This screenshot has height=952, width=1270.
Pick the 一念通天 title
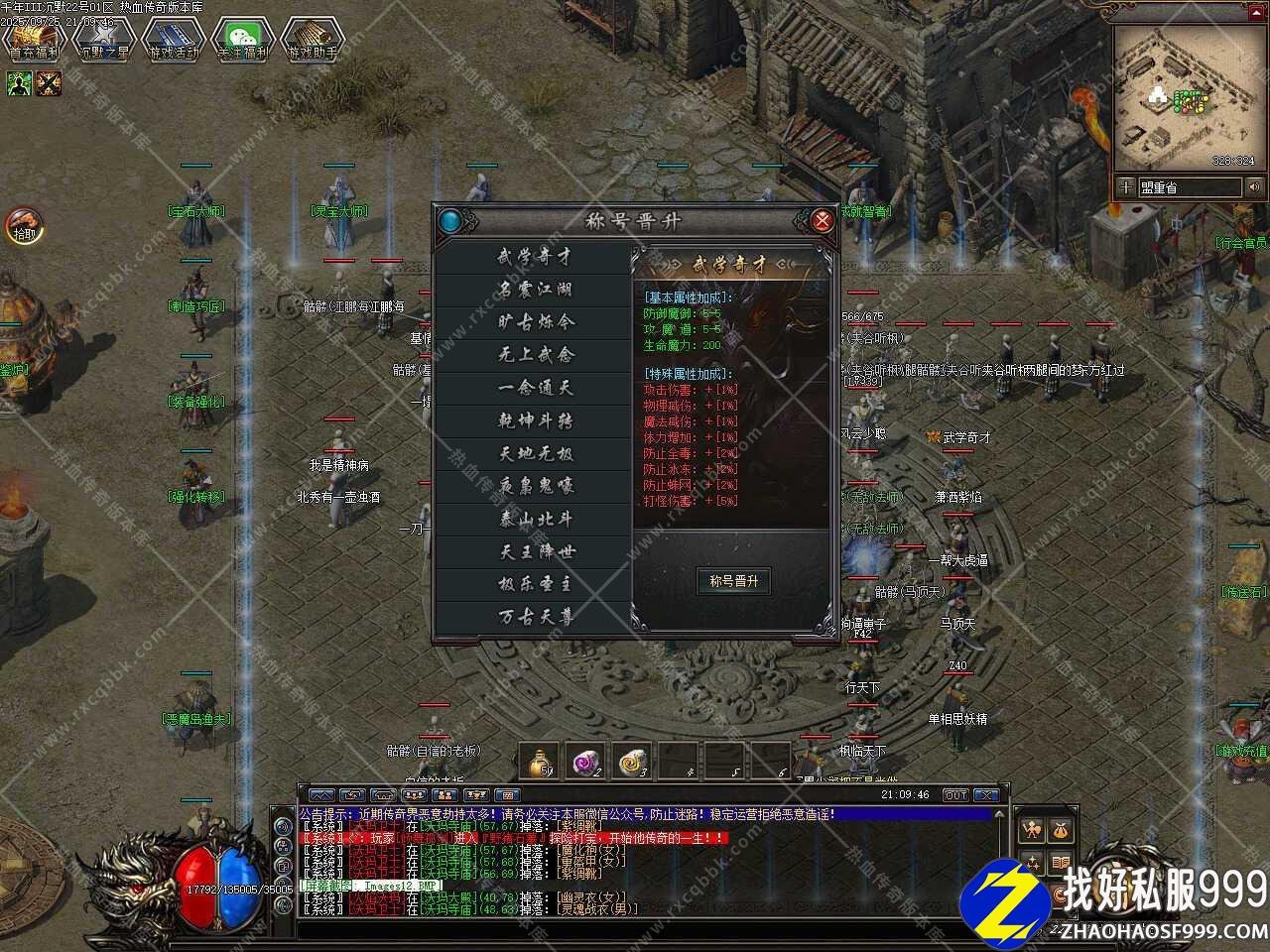[535, 388]
